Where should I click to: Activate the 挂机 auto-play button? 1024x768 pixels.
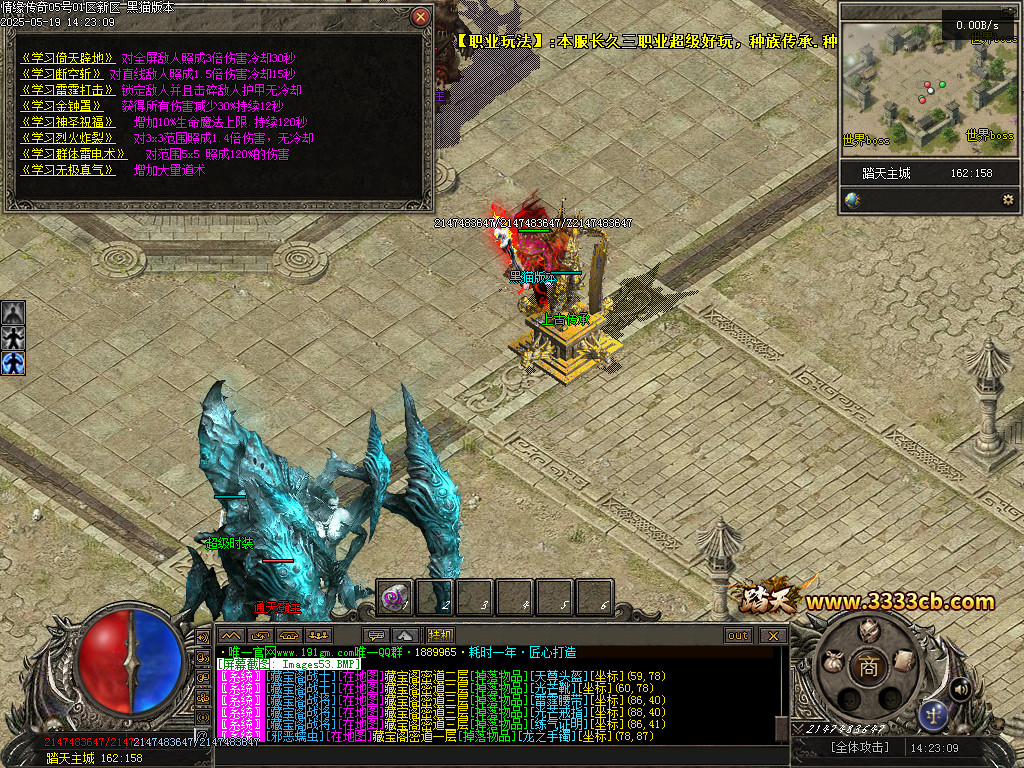click(x=440, y=635)
